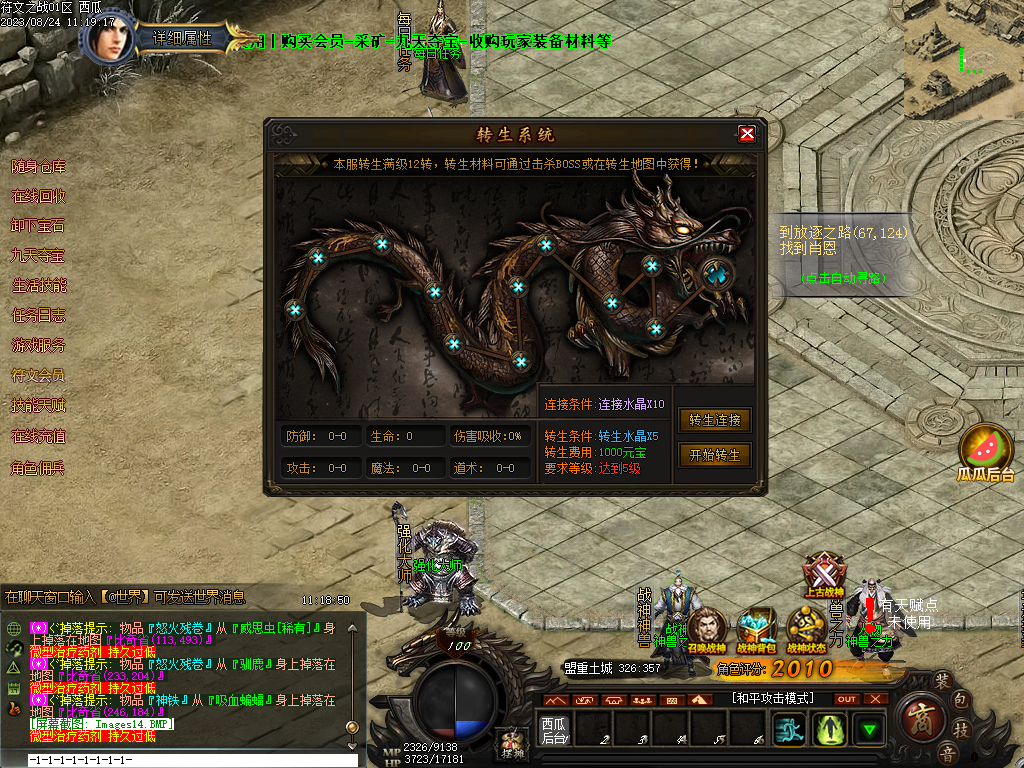Open 随身仓库 portable warehouse
The width and height of the screenshot is (1024, 768).
pyautogui.click(x=38, y=166)
